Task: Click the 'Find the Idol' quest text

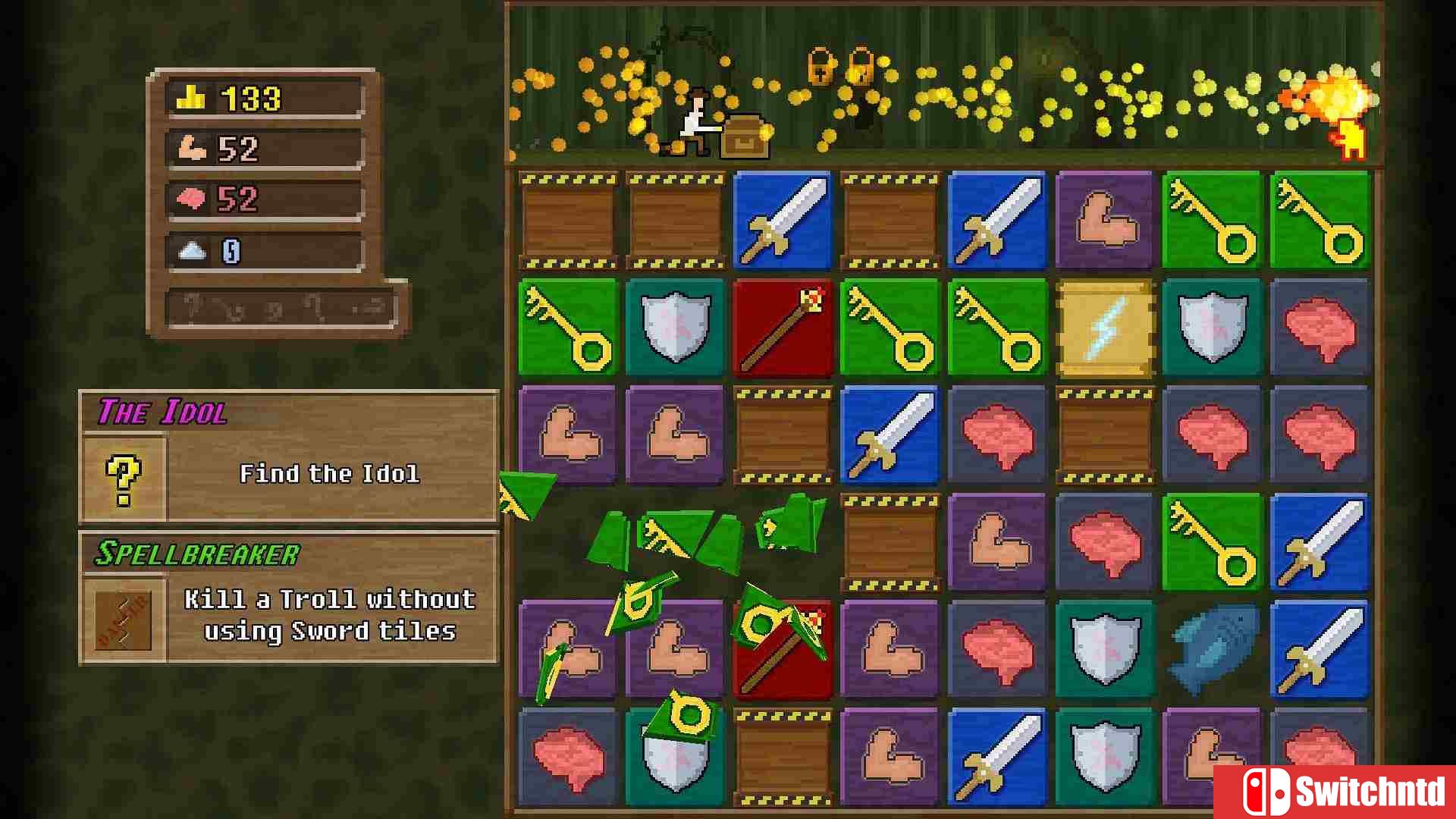Action: (331, 473)
